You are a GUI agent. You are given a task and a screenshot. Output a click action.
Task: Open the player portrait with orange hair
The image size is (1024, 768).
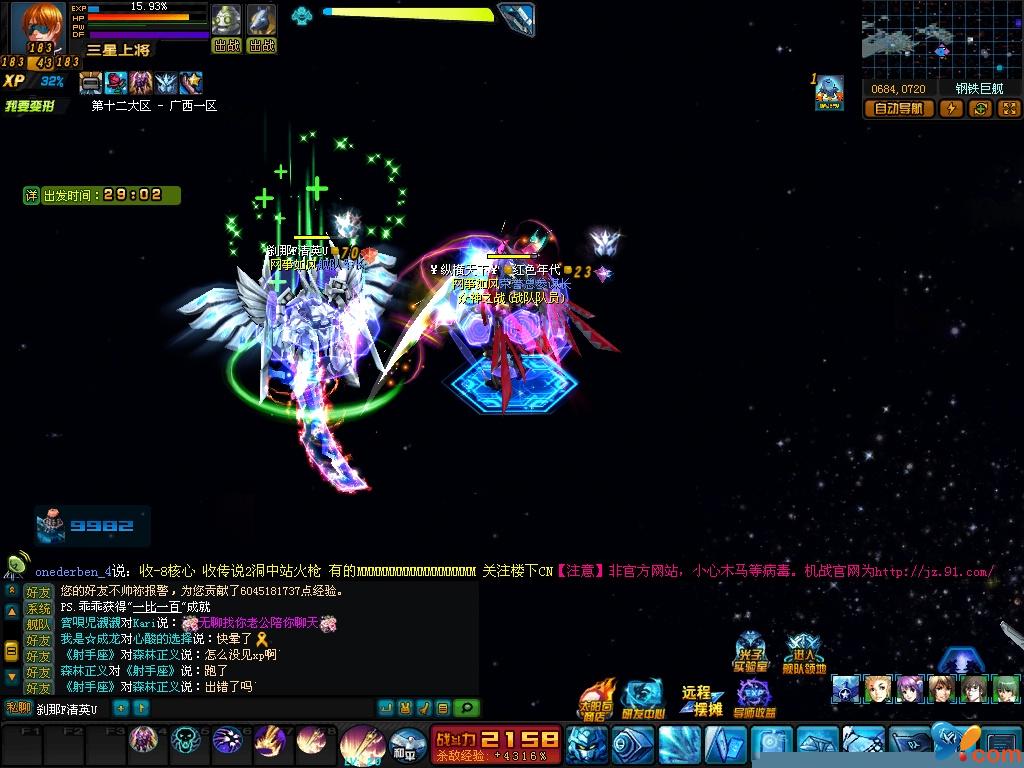[x=42, y=27]
